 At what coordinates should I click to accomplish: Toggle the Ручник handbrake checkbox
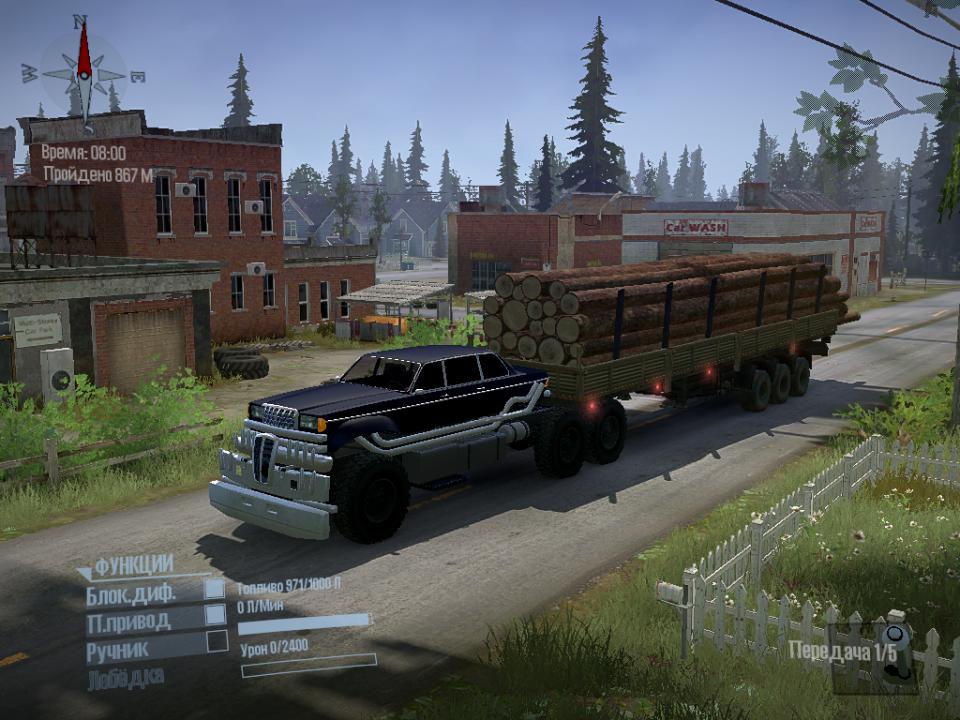[x=215, y=642]
